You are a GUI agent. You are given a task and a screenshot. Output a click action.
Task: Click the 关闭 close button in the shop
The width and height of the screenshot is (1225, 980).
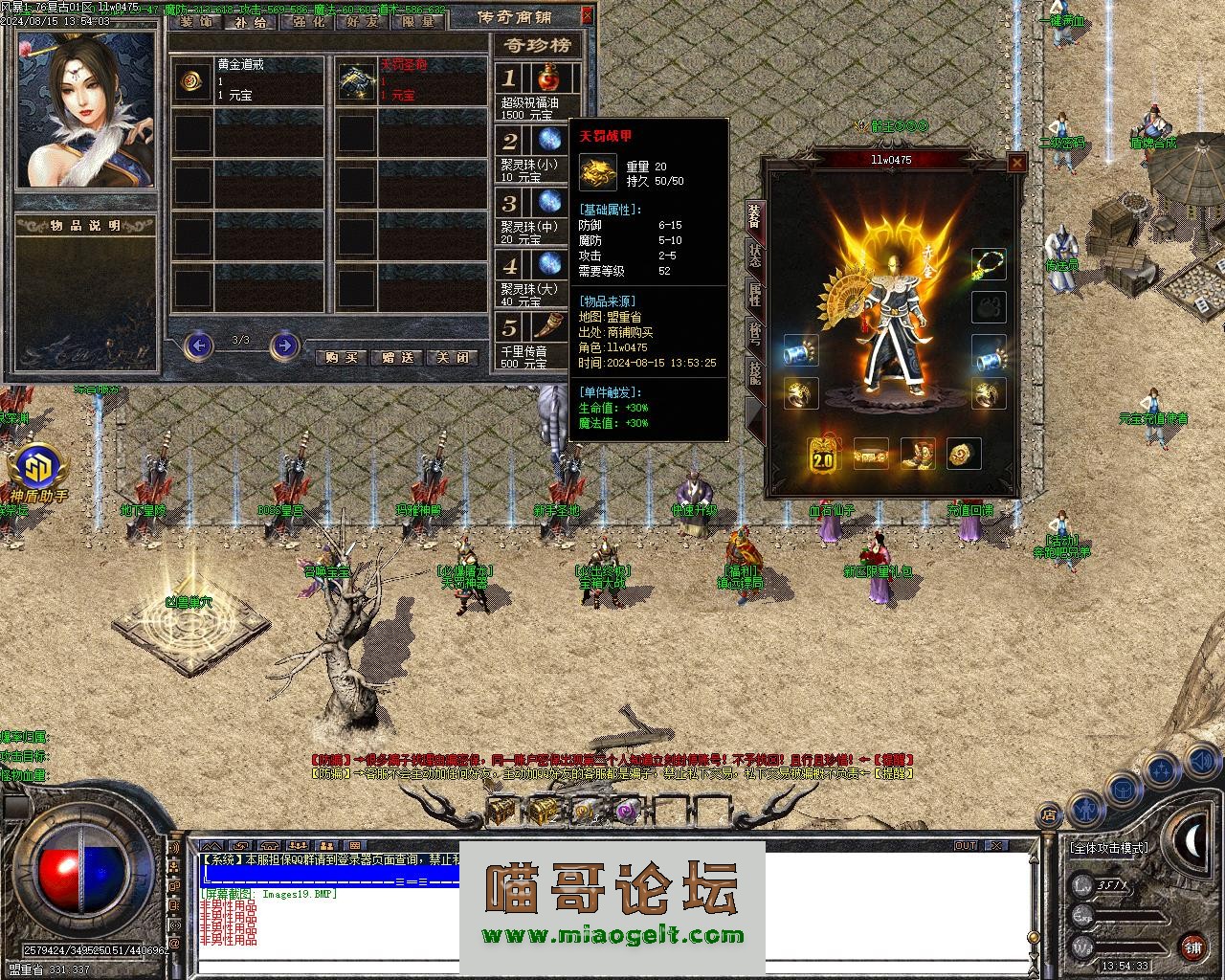(454, 357)
